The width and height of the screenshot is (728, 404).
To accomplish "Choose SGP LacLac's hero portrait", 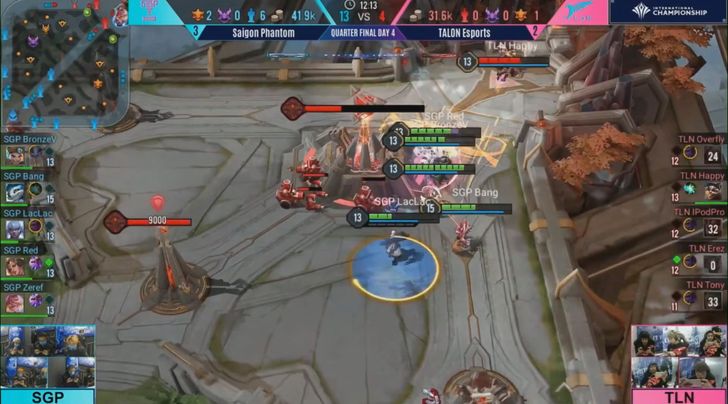I will [x=15, y=229].
